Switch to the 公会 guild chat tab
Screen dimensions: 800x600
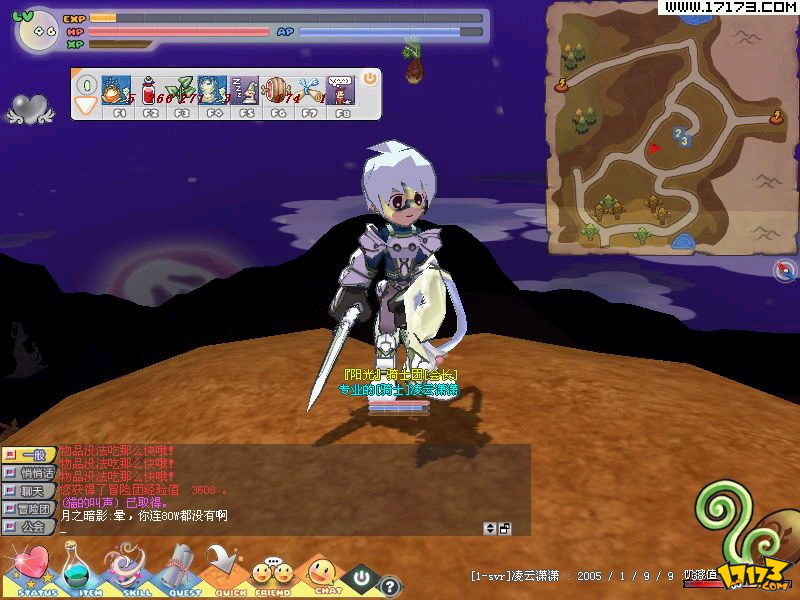point(30,526)
